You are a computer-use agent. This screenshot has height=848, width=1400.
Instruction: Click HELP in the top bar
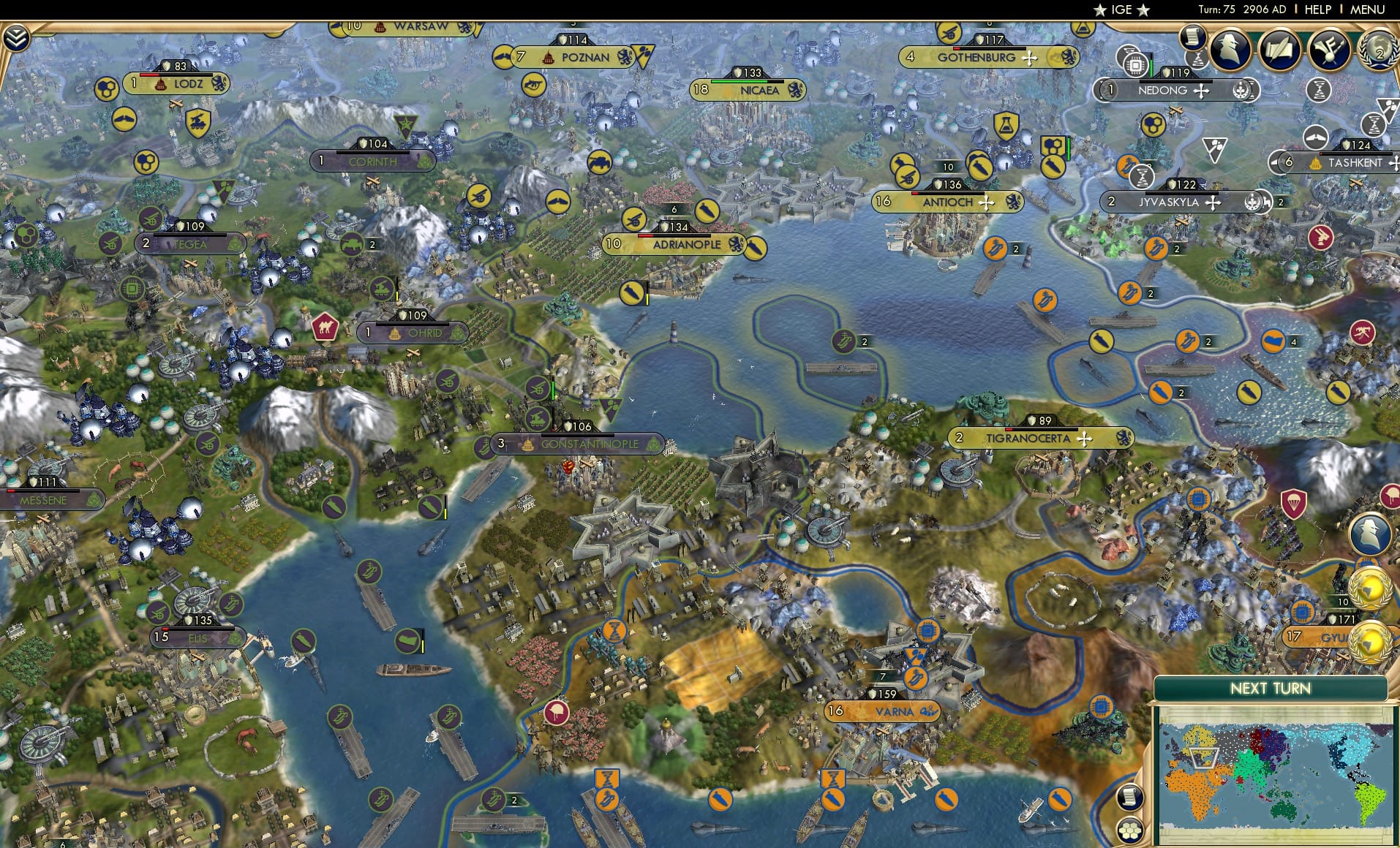click(x=1317, y=10)
